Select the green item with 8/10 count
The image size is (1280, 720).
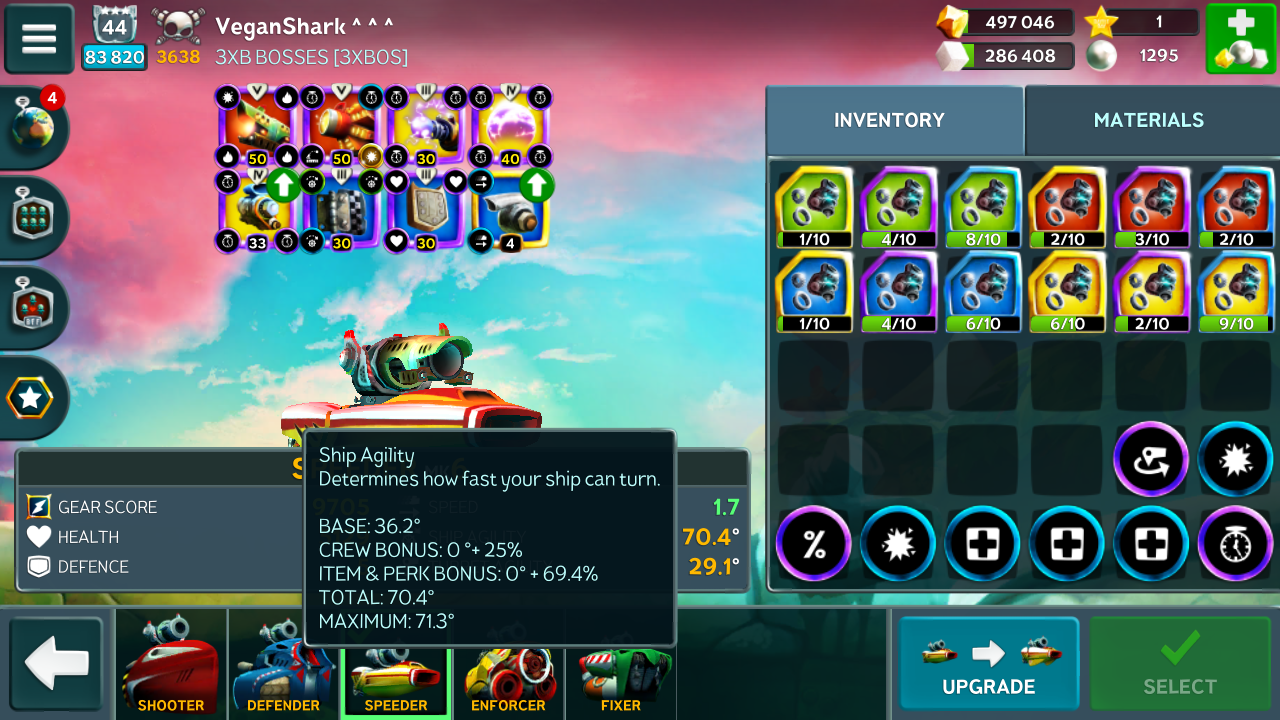pyautogui.click(x=983, y=207)
